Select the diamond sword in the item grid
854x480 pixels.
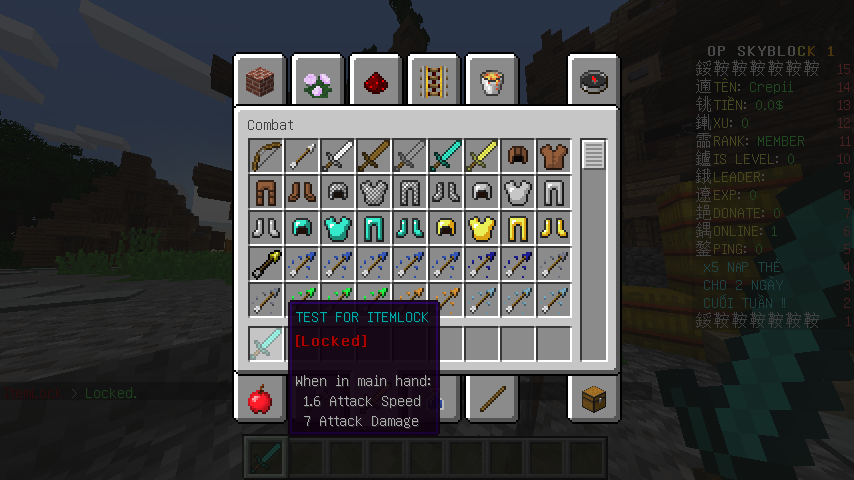pyautogui.click(x=446, y=156)
